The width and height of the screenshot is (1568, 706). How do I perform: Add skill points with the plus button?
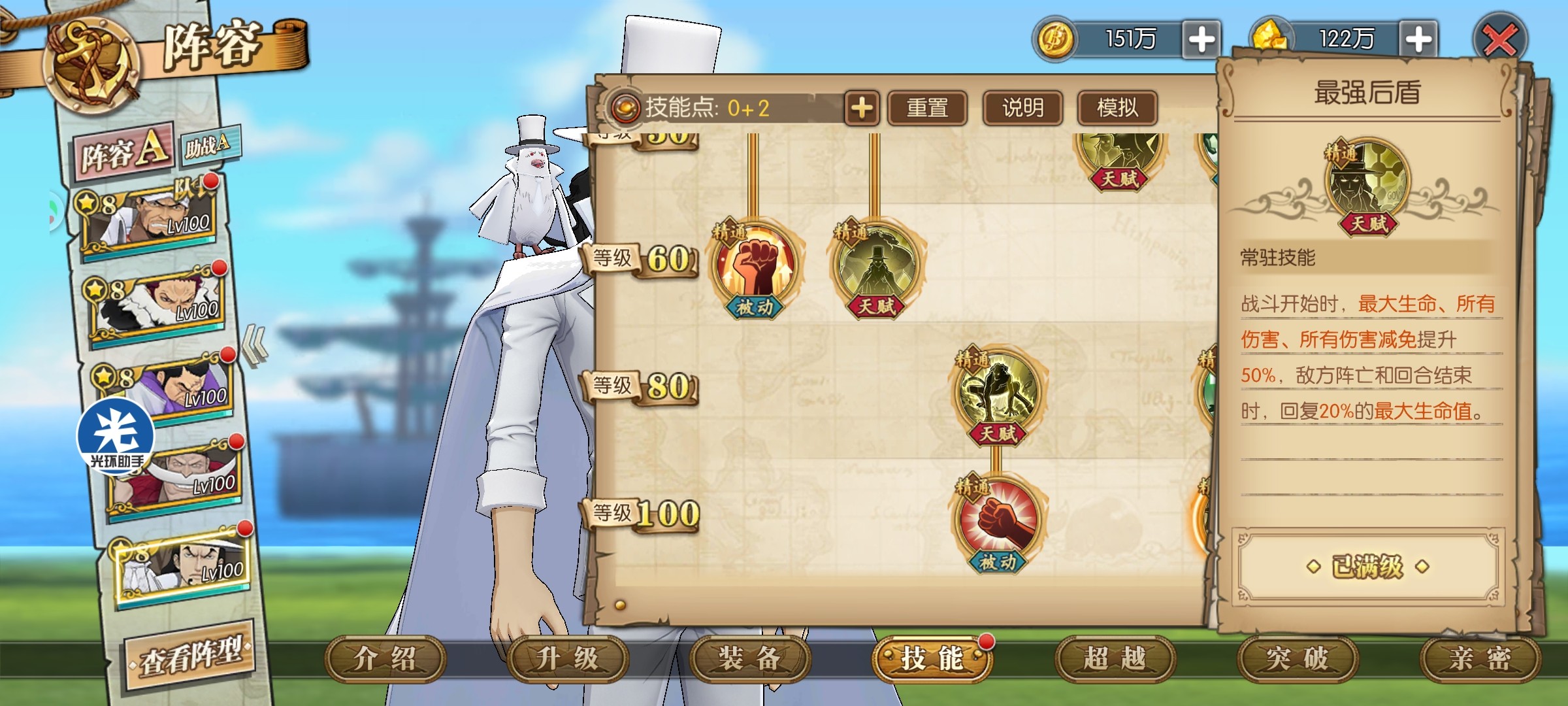point(862,108)
